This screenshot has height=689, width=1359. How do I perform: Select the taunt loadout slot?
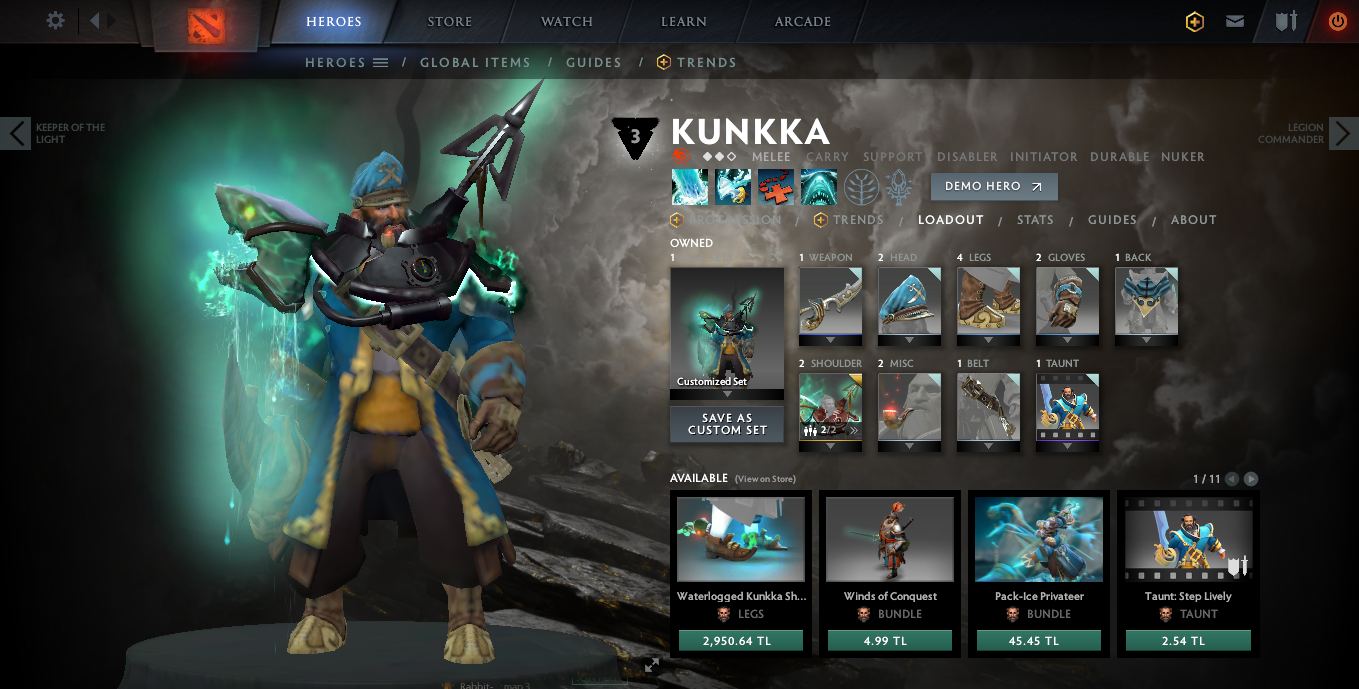click(1067, 407)
